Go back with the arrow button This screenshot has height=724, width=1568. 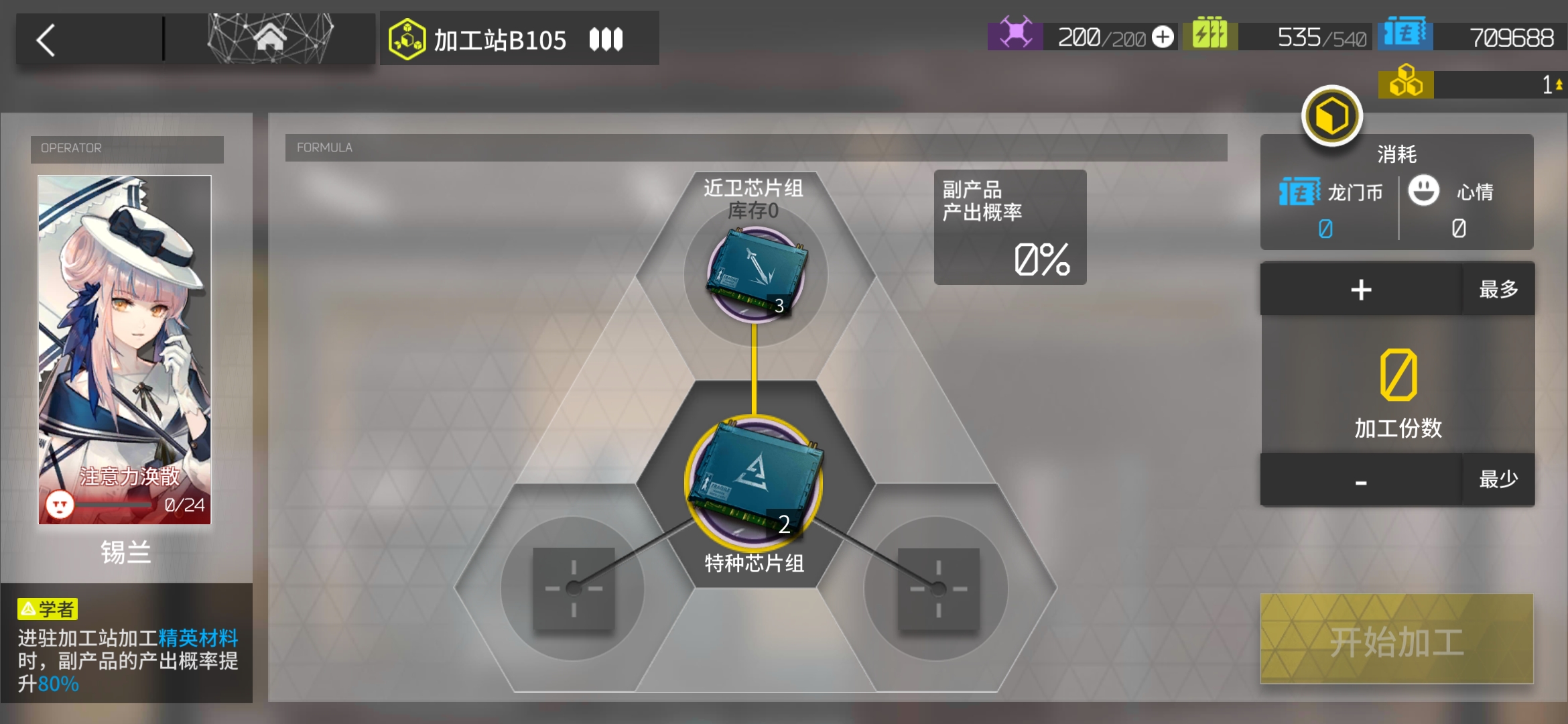pyautogui.click(x=46, y=40)
